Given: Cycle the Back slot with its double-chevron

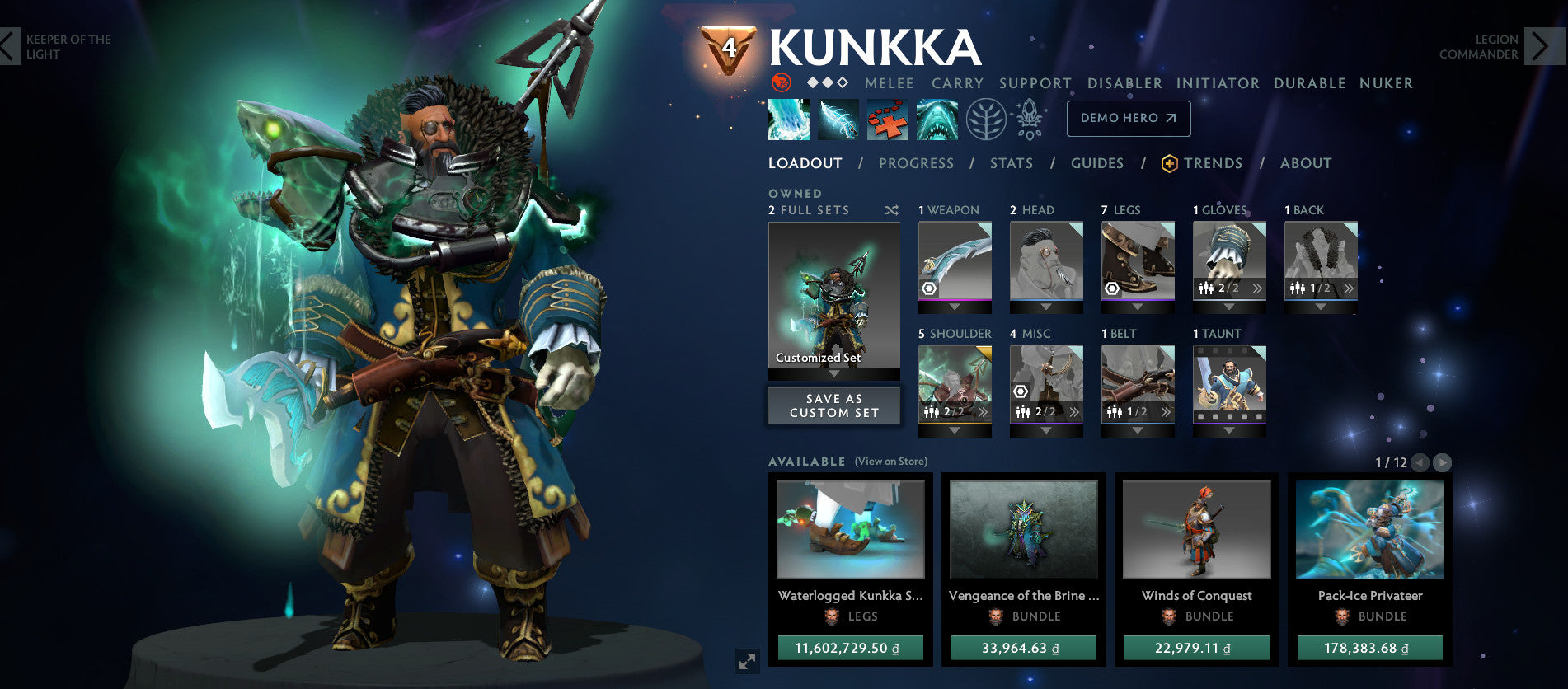Looking at the screenshot, I should 1349,288.
